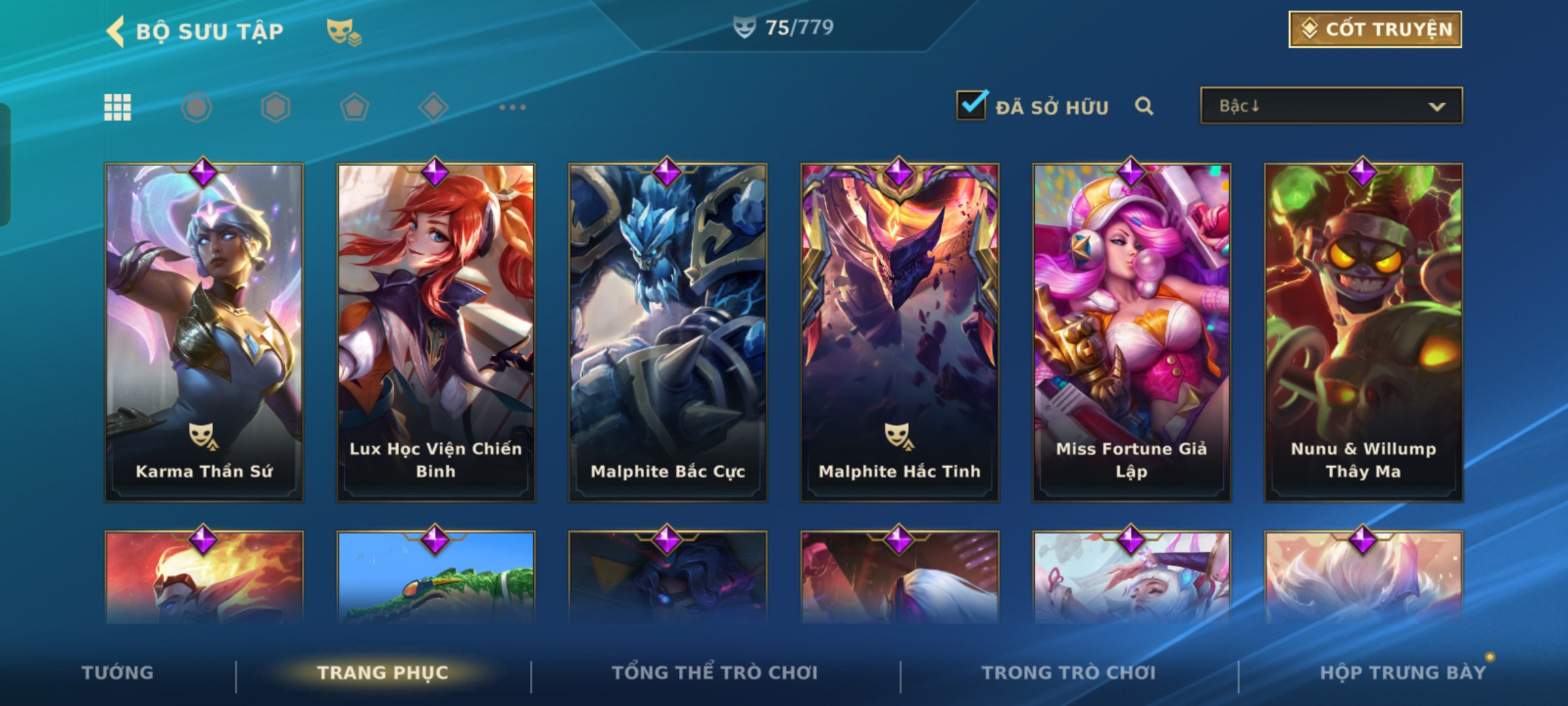Choose Lux Học Viện Chiến Binh skin
1568x706 pixels.
point(436,332)
